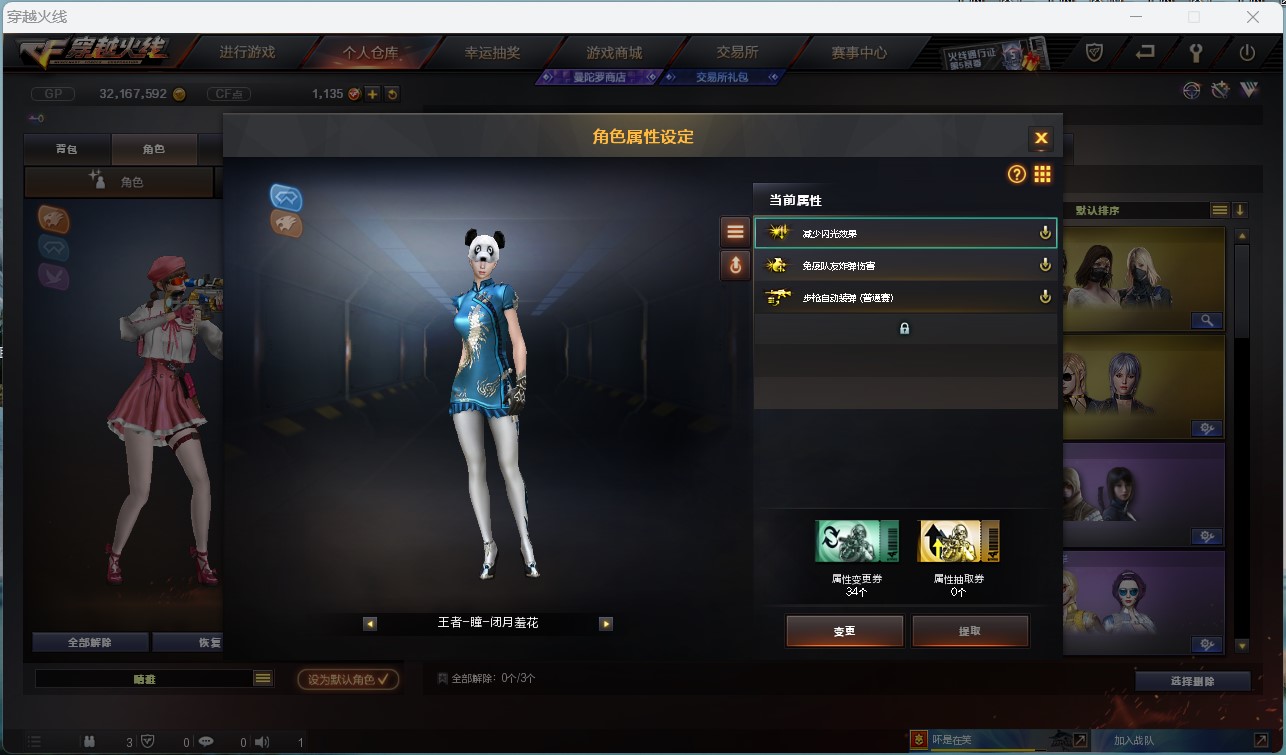The height and width of the screenshot is (755, 1286).
Task: Click the 选择删除 button
Action: pos(1192,681)
